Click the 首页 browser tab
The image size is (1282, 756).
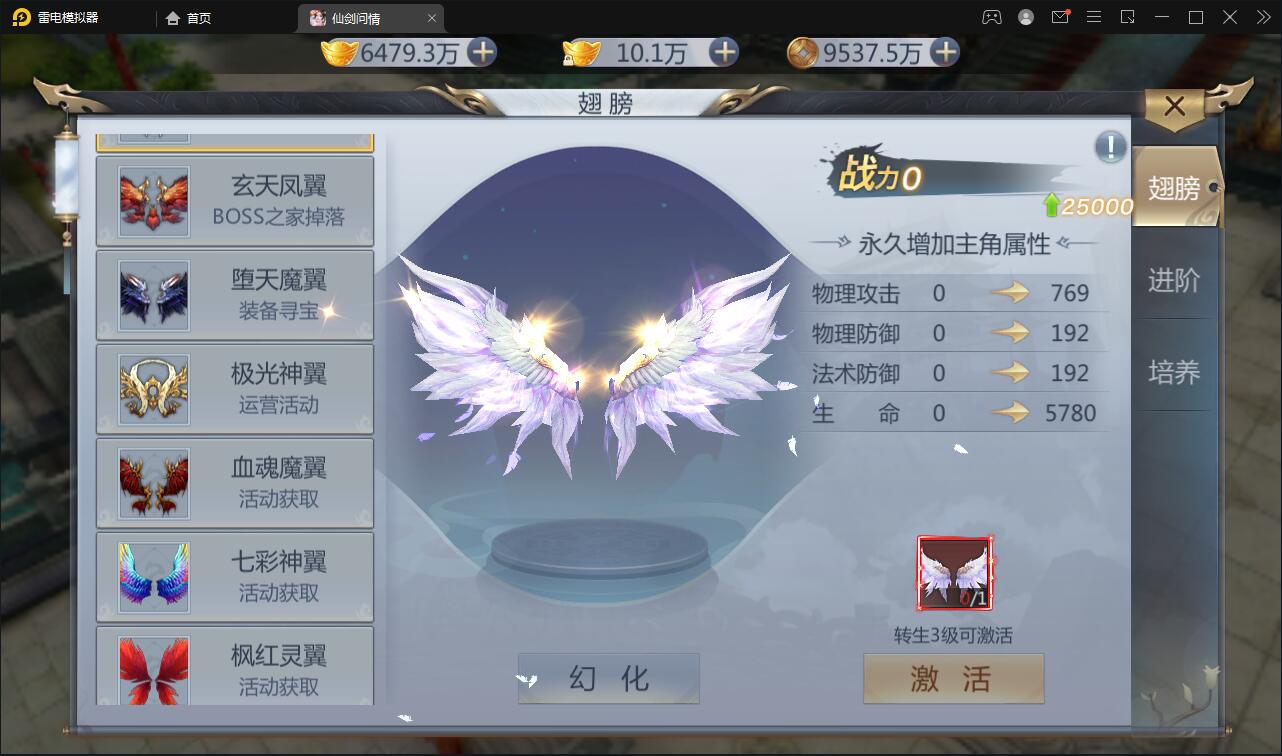(188, 17)
